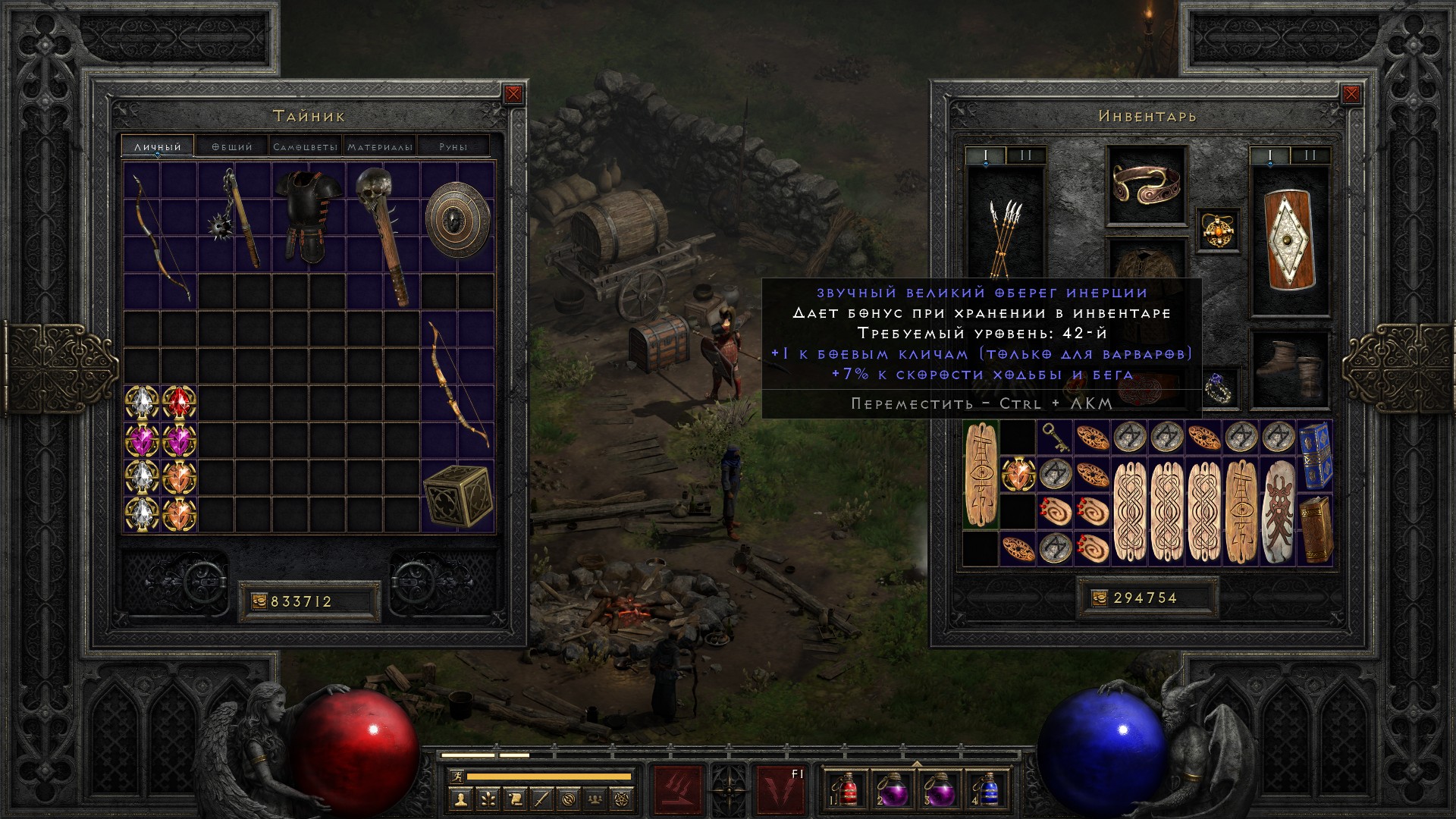Select the equipped circlet helmet slot
The height and width of the screenshot is (819, 1456).
[1146, 185]
